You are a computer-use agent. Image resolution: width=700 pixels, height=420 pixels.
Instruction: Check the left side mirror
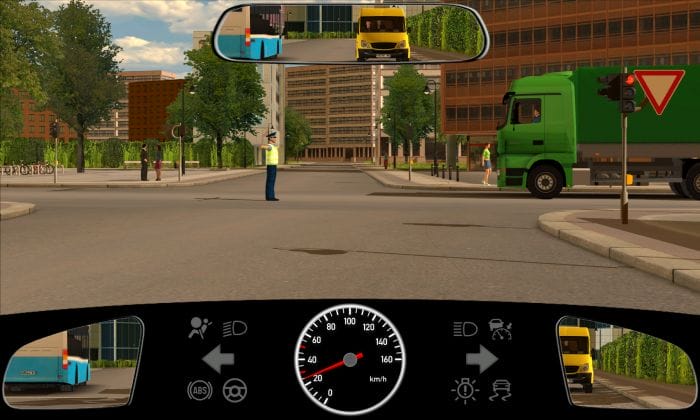tap(72, 361)
